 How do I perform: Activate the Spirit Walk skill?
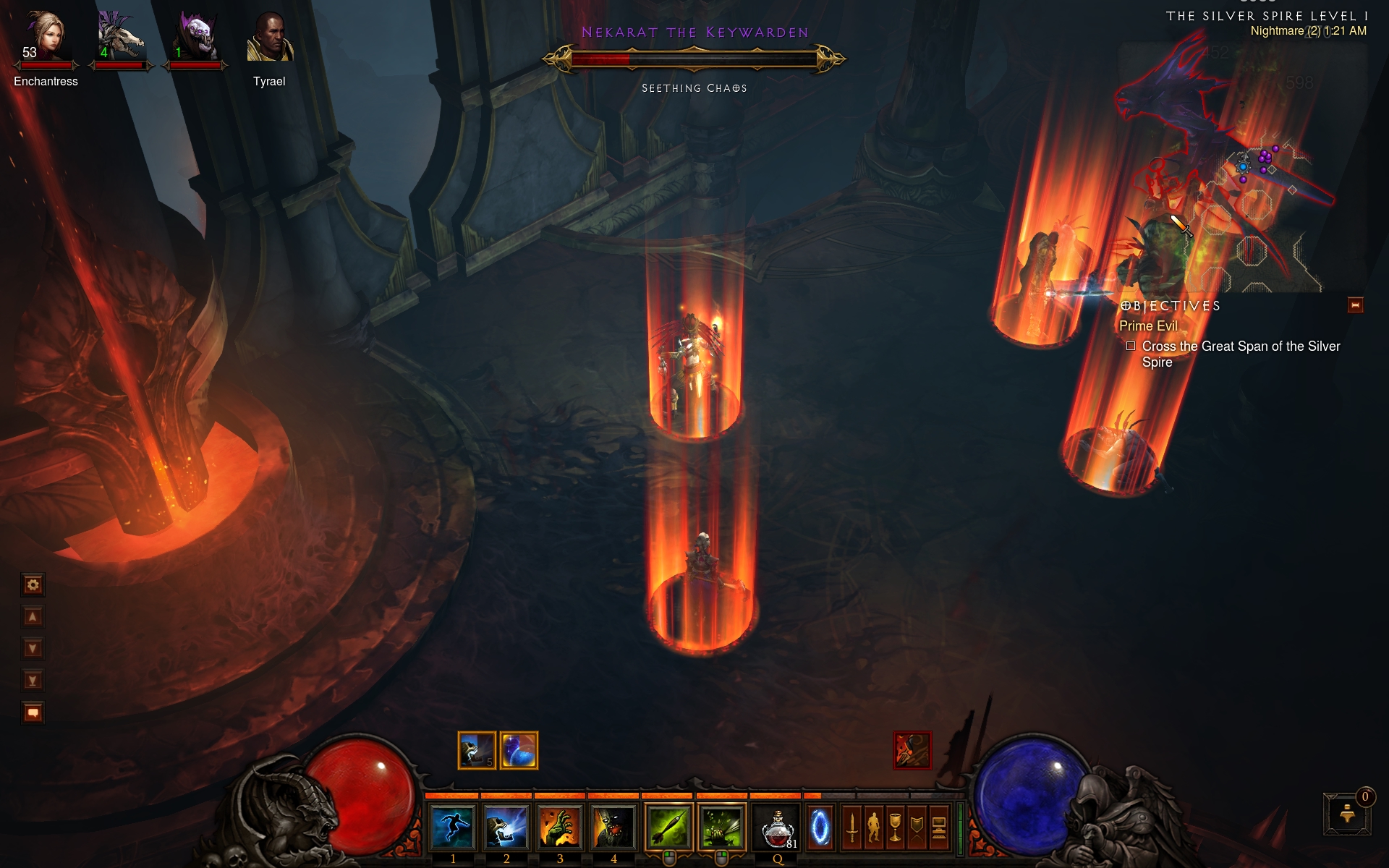coord(452,826)
